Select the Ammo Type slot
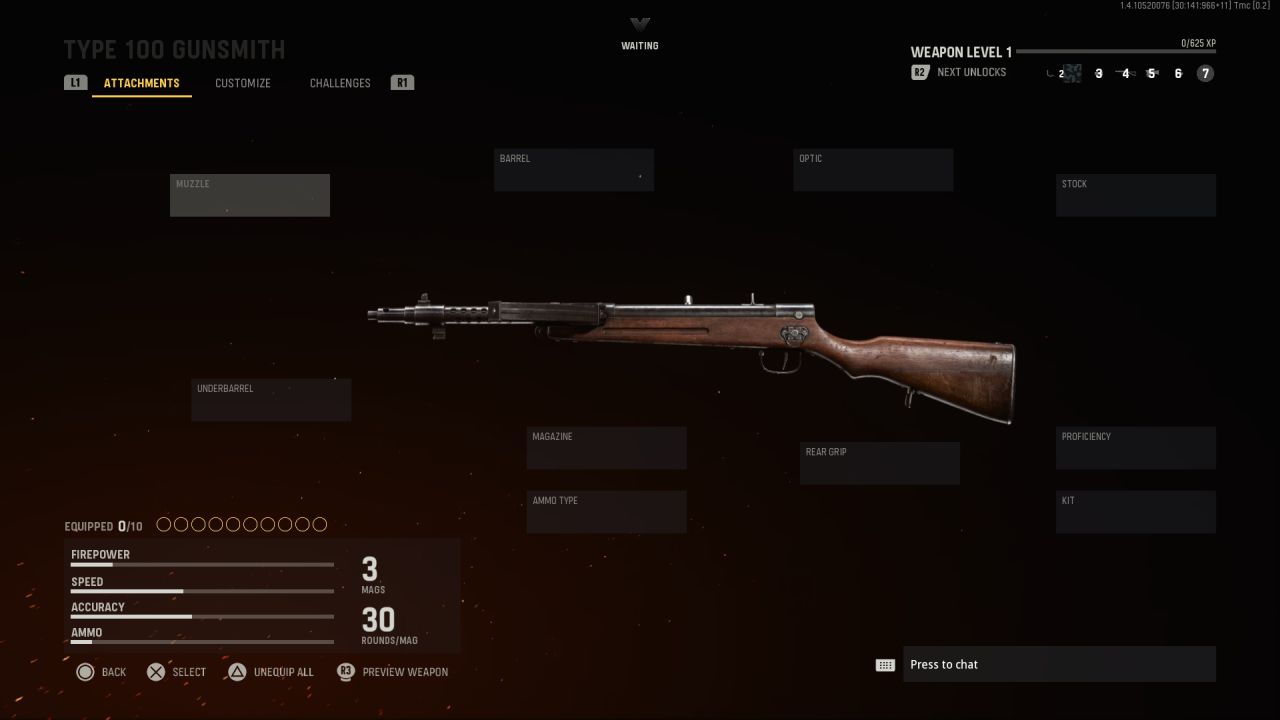This screenshot has width=1280, height=720. [607, 512]
